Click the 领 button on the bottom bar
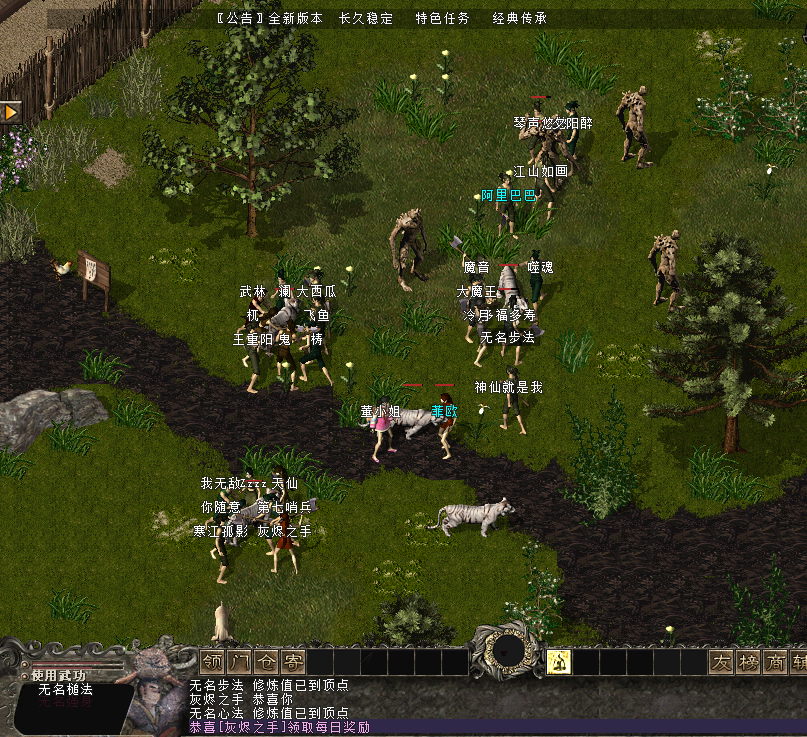The width and height of the screenshot is (807, 737). (x=212, y=662)
